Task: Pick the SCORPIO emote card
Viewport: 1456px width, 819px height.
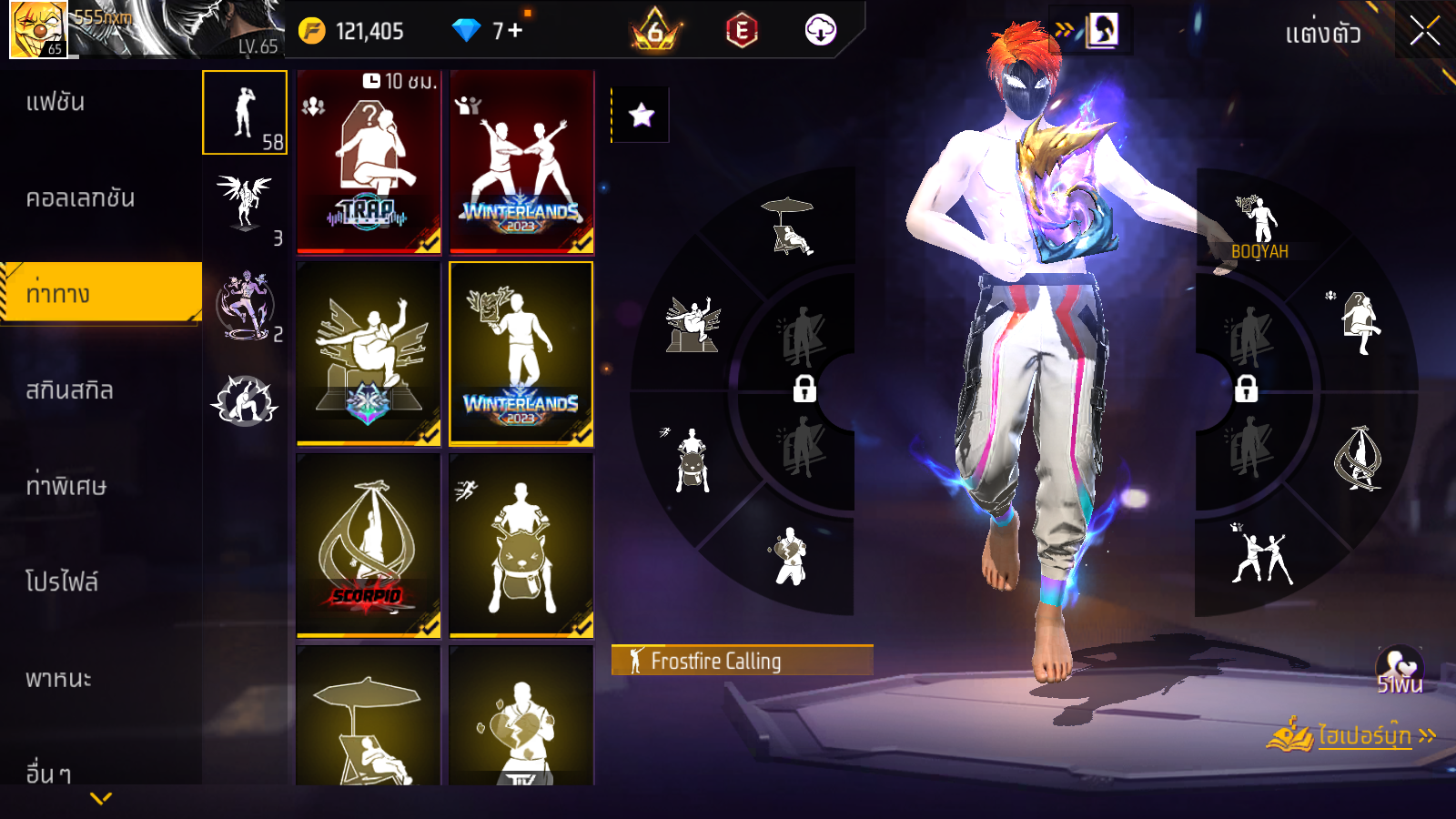Action: 369,545
